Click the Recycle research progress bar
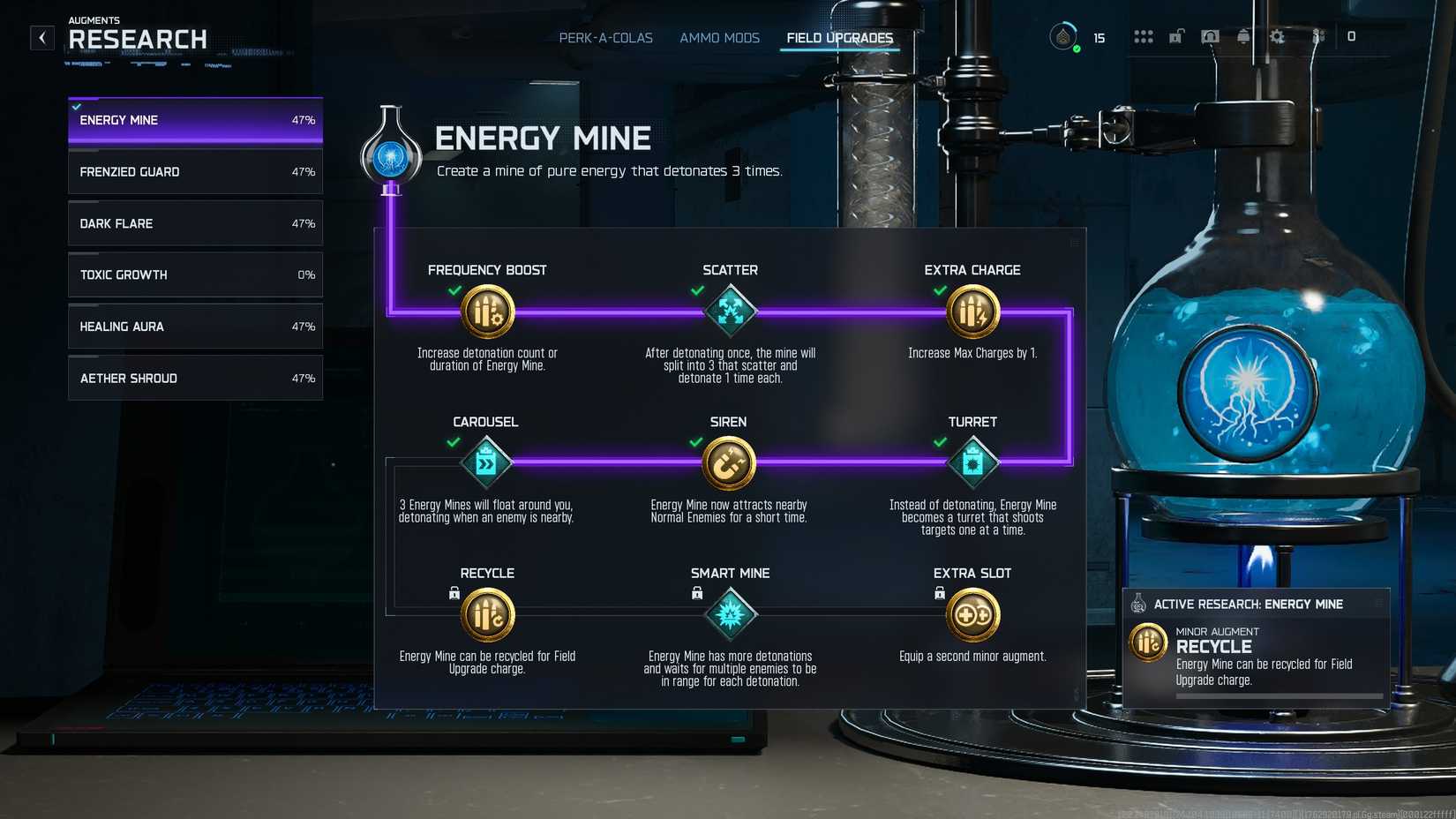The height and width of the screenshot is (819, 1456). pyautogui.click(x=1280, y=695)
